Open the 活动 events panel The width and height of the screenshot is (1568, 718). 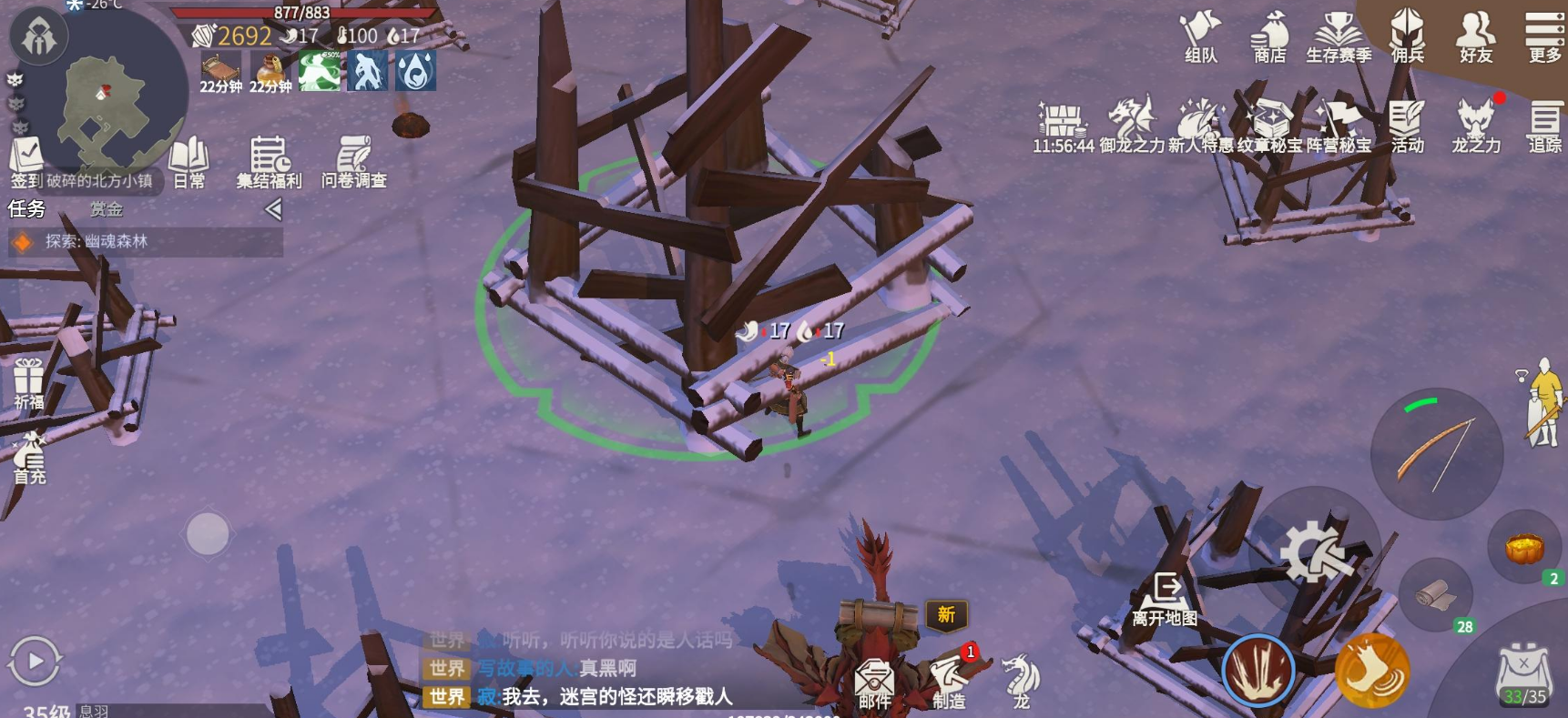(x=1407, y=126)
